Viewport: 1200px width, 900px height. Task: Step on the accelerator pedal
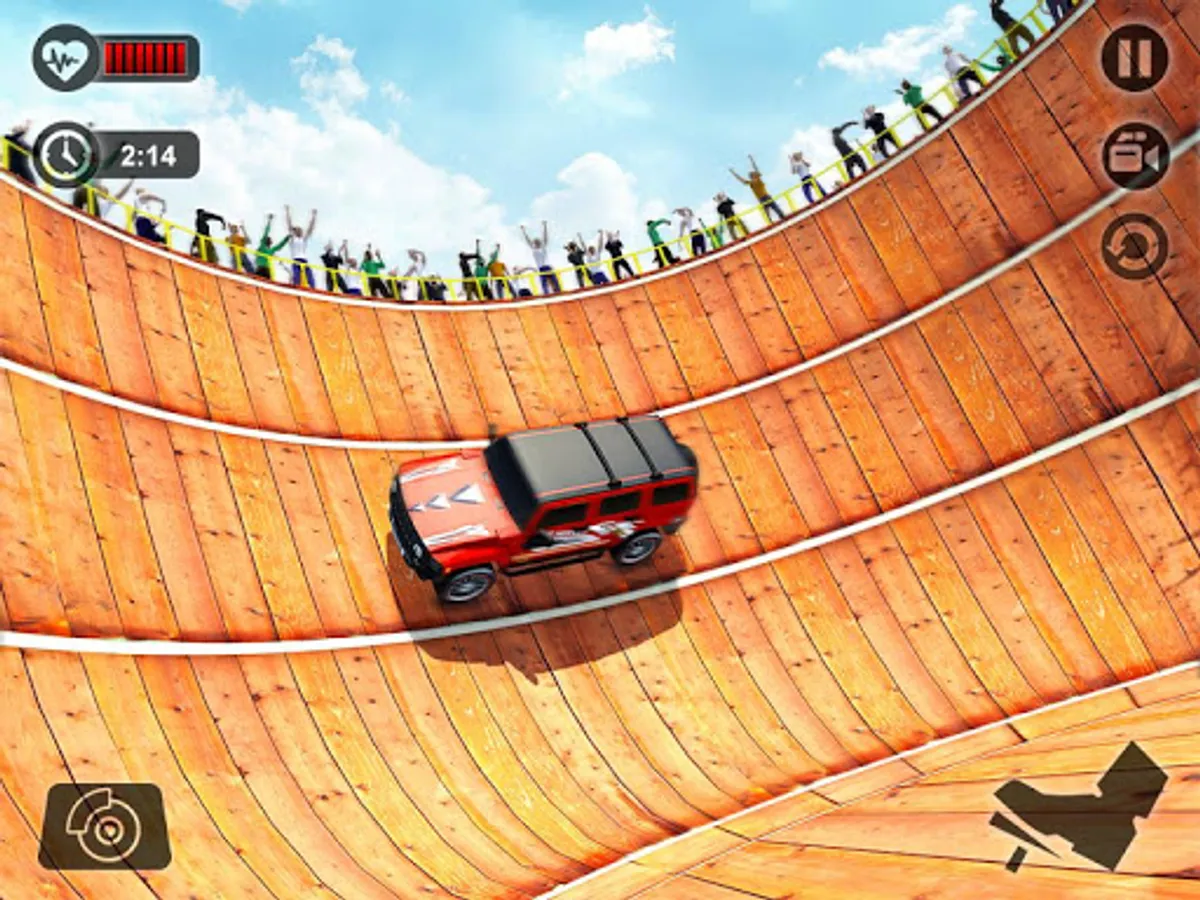[1080, 806]
